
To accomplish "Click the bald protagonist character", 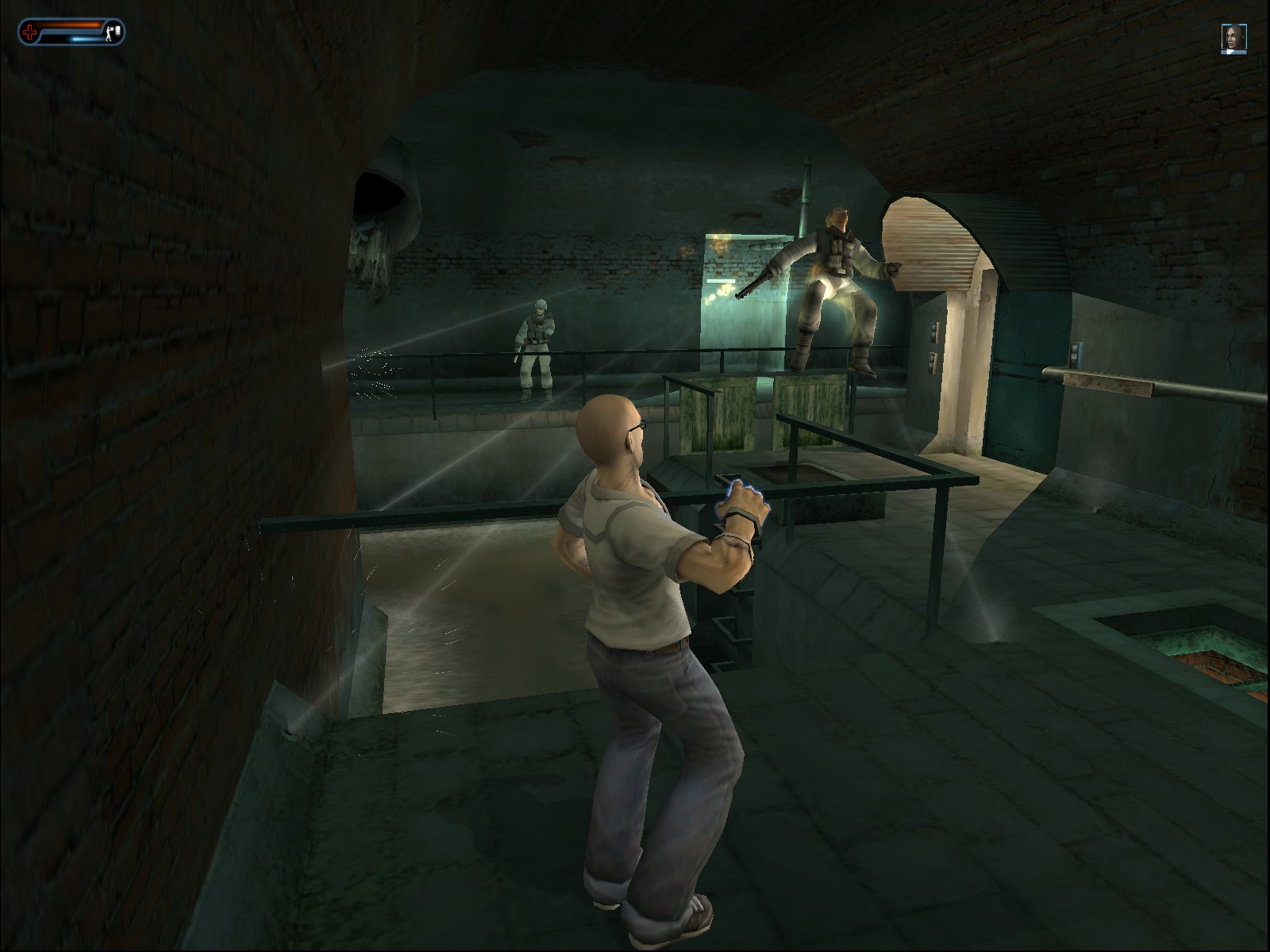I will tap(635, 635).
